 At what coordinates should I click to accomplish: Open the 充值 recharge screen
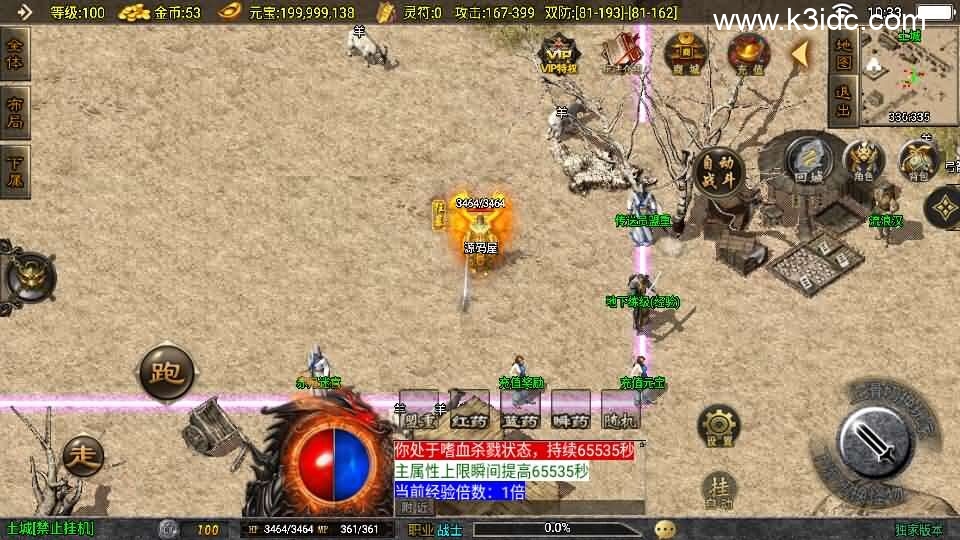[x=747, y=53]
